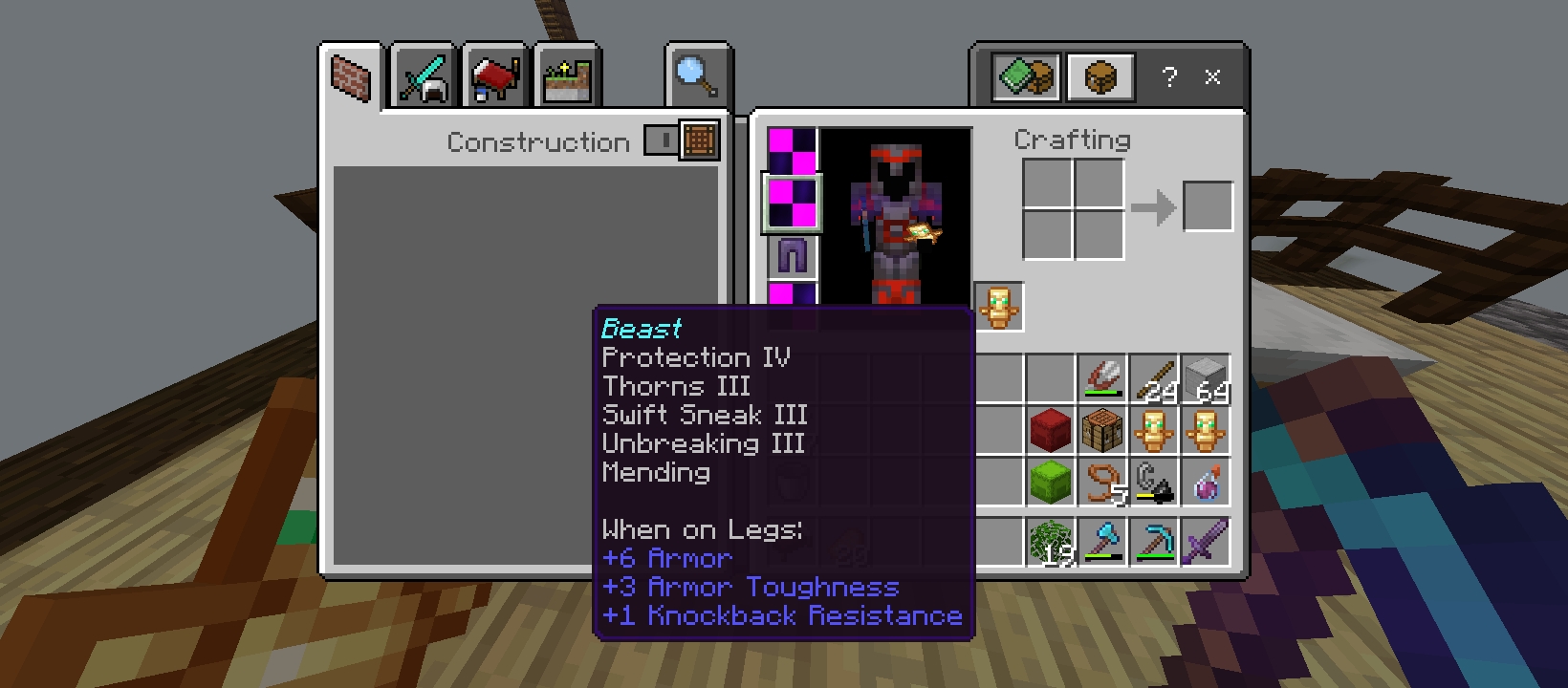Toggle the craftable filter switch beside Construction
The width and height of the screenshot is (1568, 688).
coord(661,140)
